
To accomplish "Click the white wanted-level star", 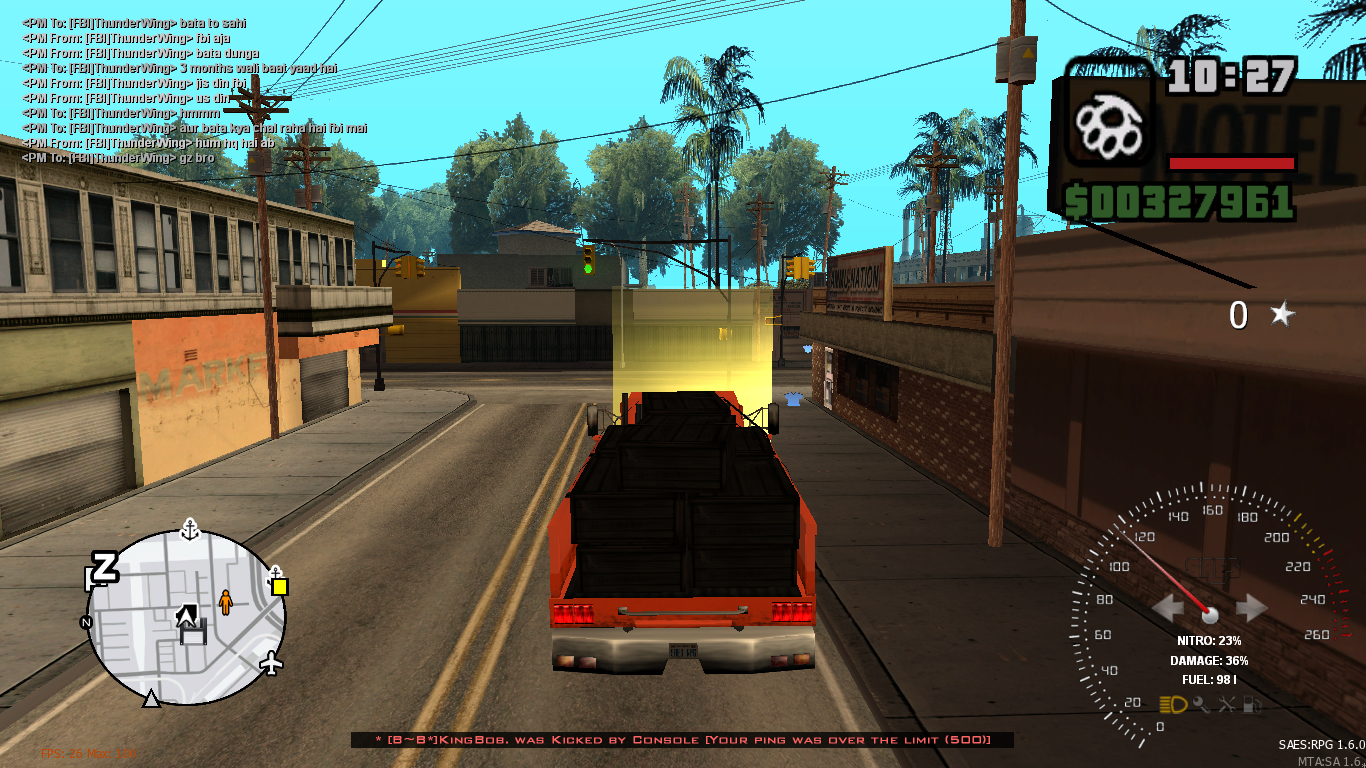I will point(1283,316).
